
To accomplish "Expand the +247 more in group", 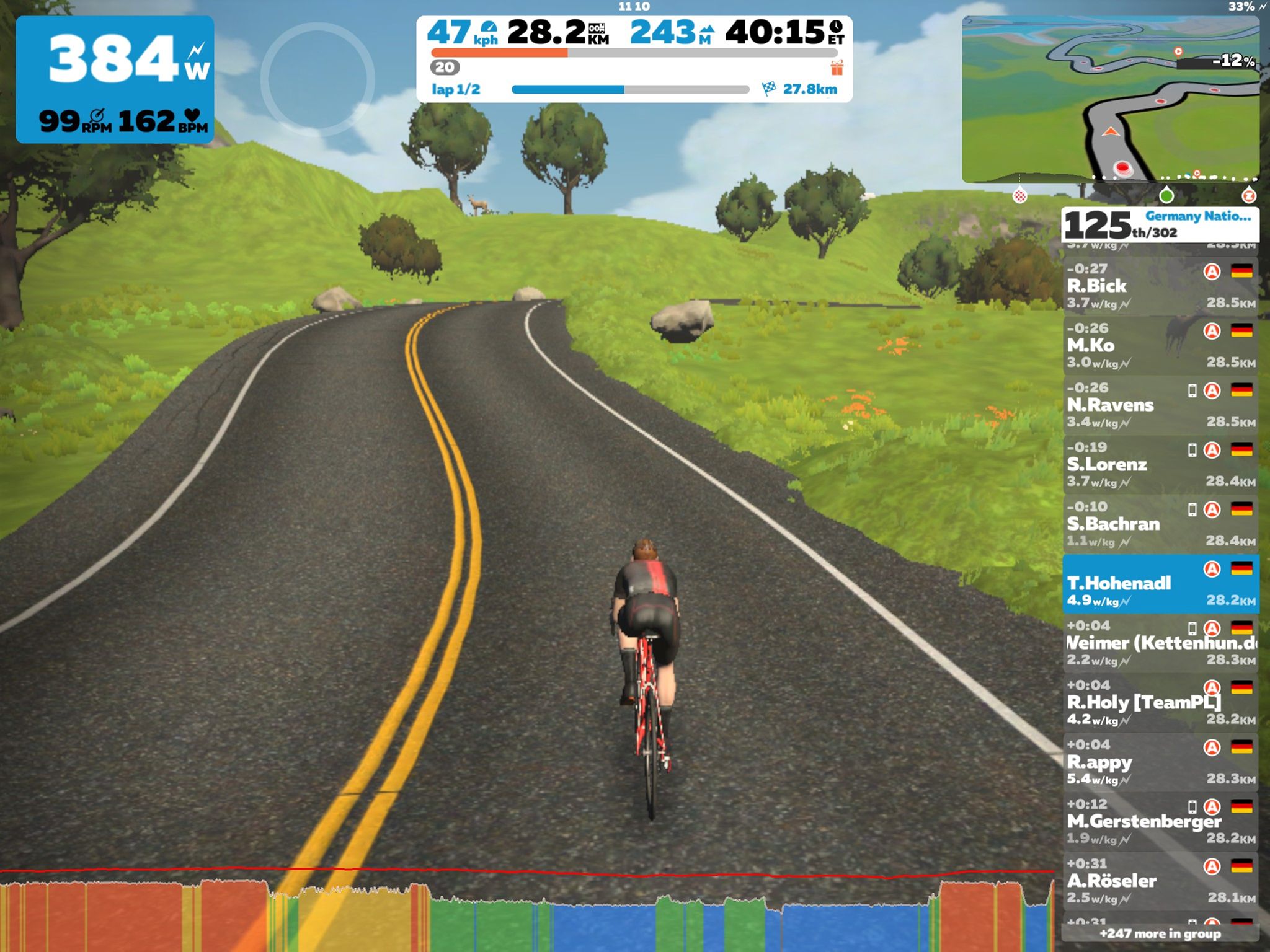I will pos(1160,933).
